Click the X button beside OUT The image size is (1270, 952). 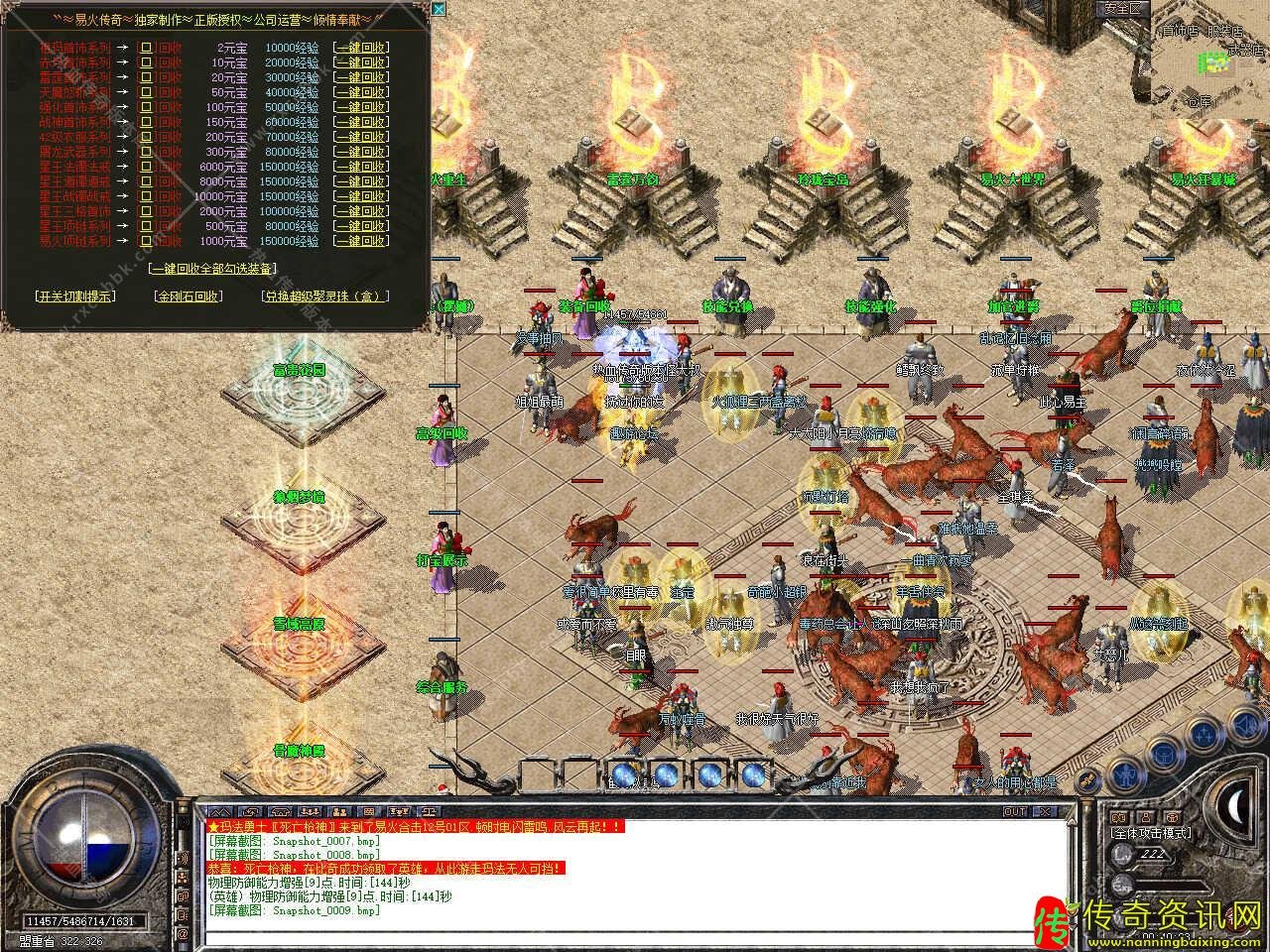coord(1042,811)
